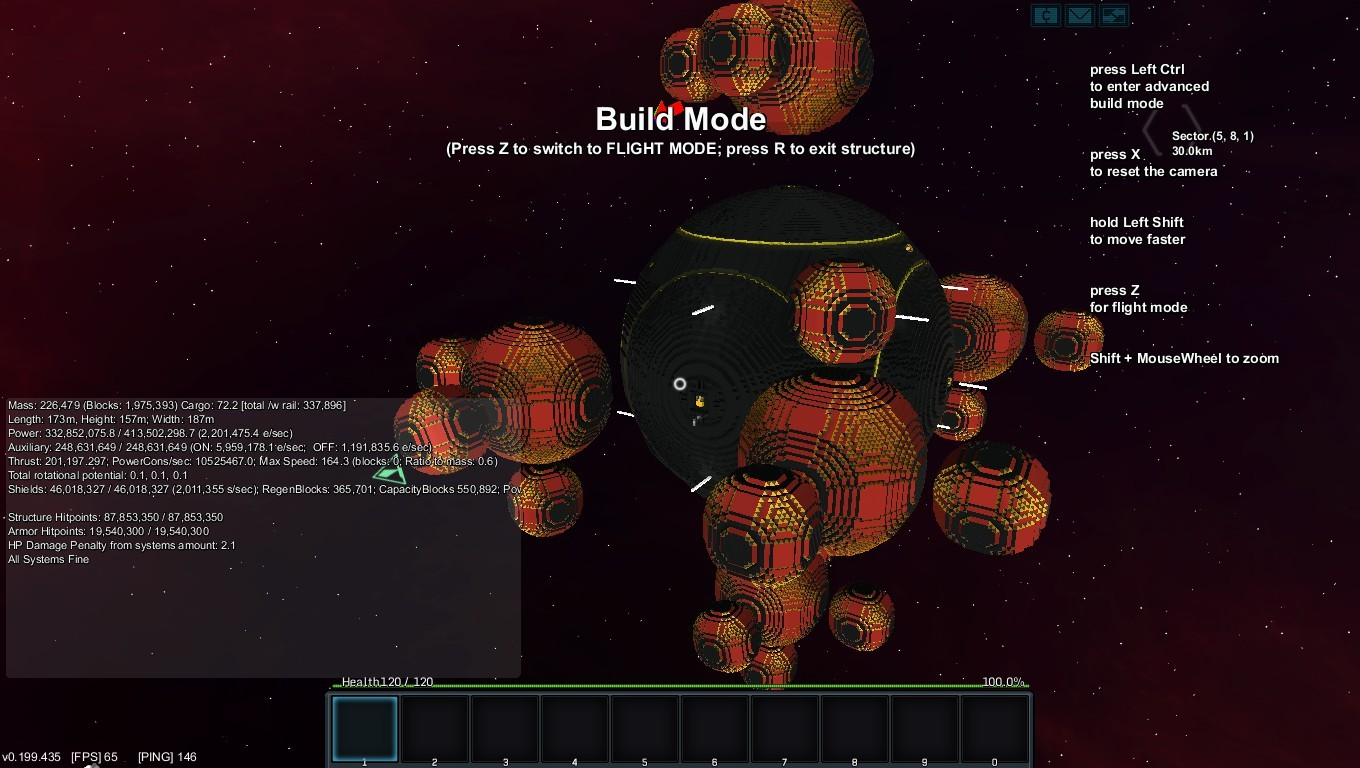This screenshot has height=768, width=1360.
Task: Open the mail envelope icon
Action: coord(1079,15)
